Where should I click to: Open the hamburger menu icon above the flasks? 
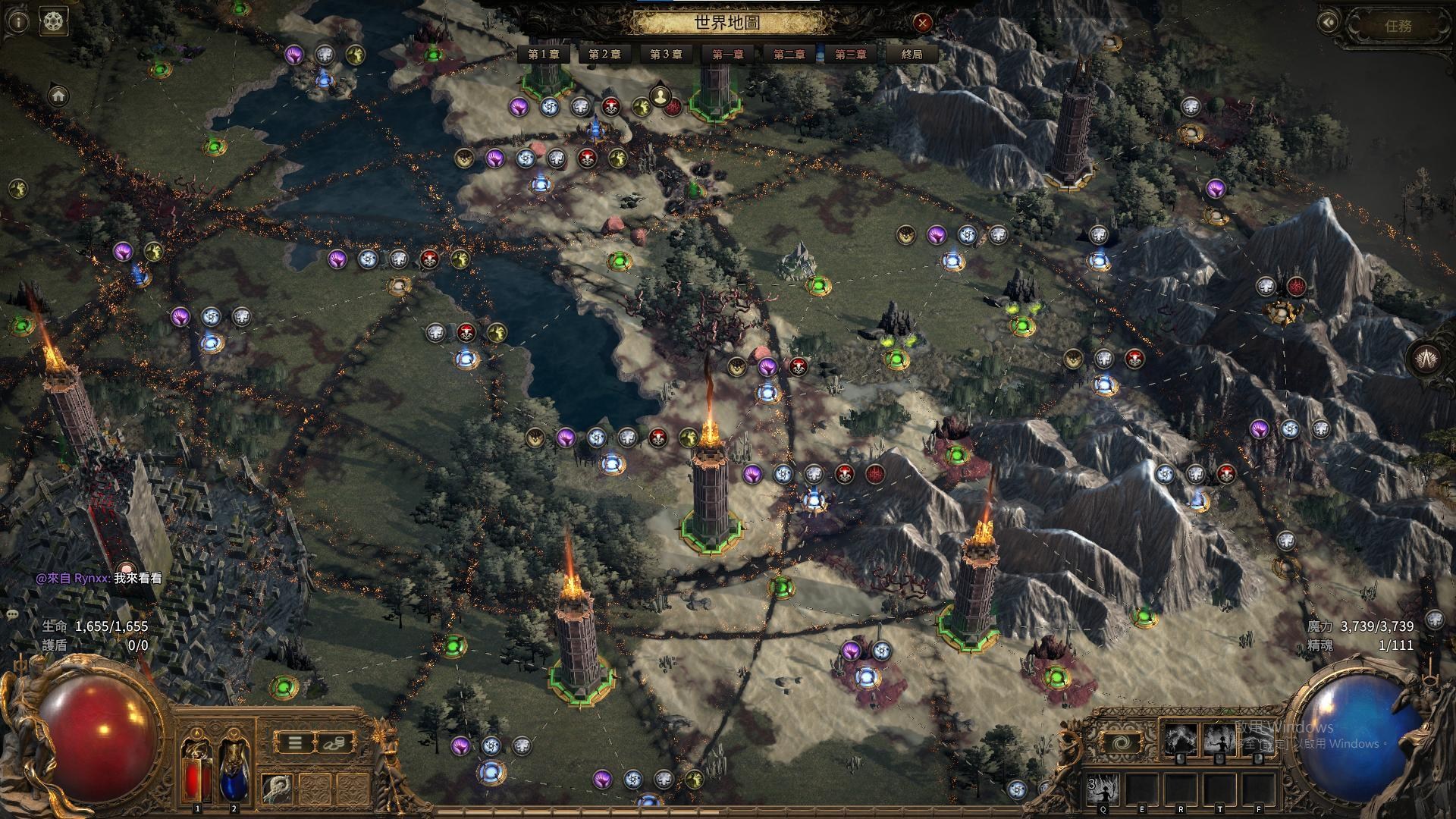point(297,742)
